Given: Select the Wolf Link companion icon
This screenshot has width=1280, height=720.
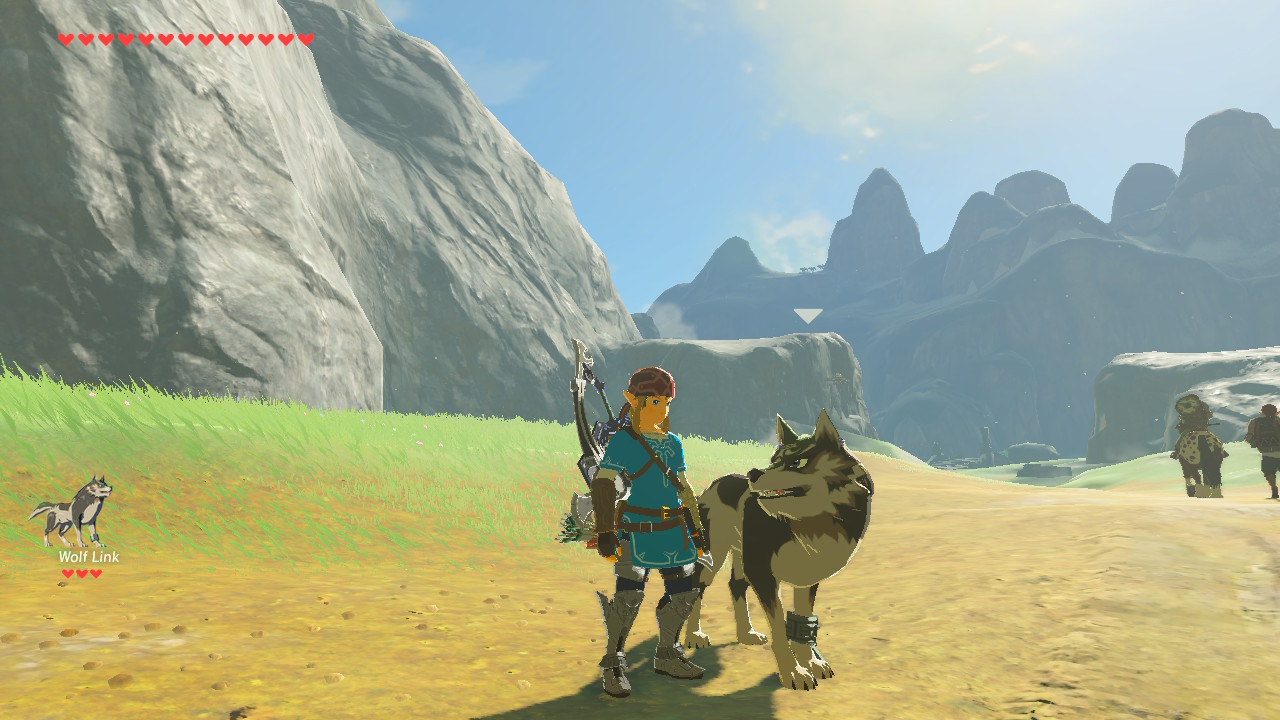Looking at the screenshot, I should point(72,510).
